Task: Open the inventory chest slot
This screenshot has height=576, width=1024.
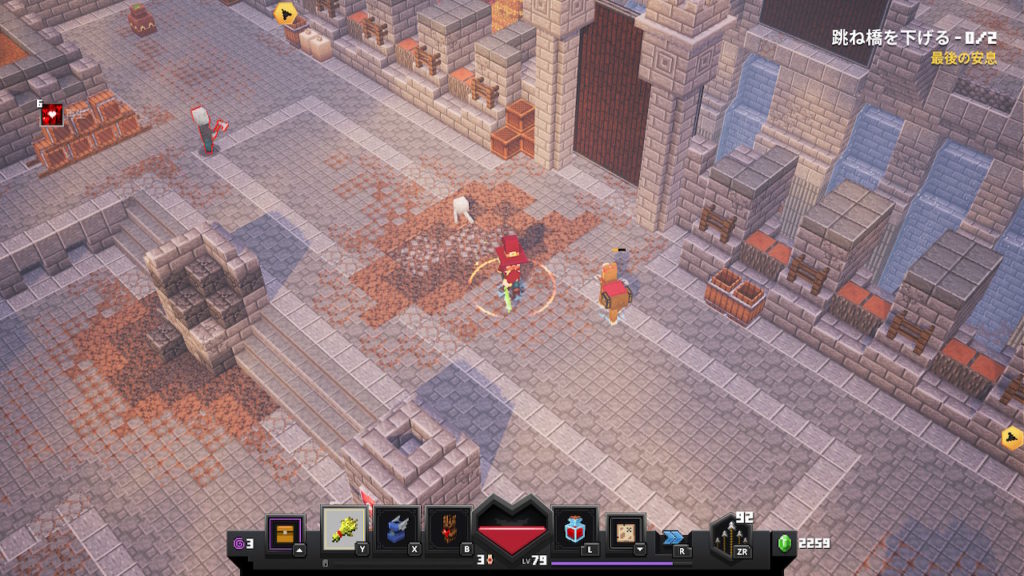Action: click(x=285, y=530)
